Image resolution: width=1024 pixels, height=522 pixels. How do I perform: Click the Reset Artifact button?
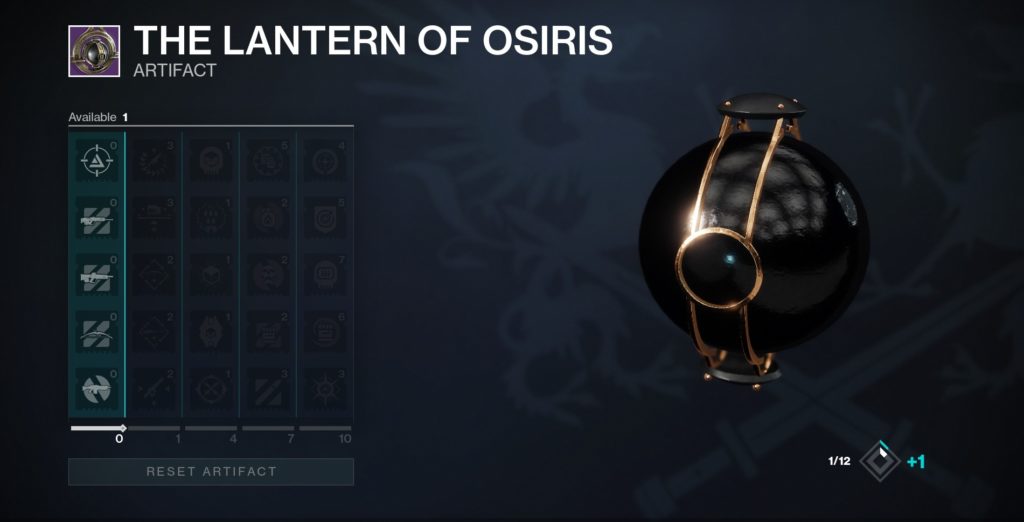coord(211,471)
